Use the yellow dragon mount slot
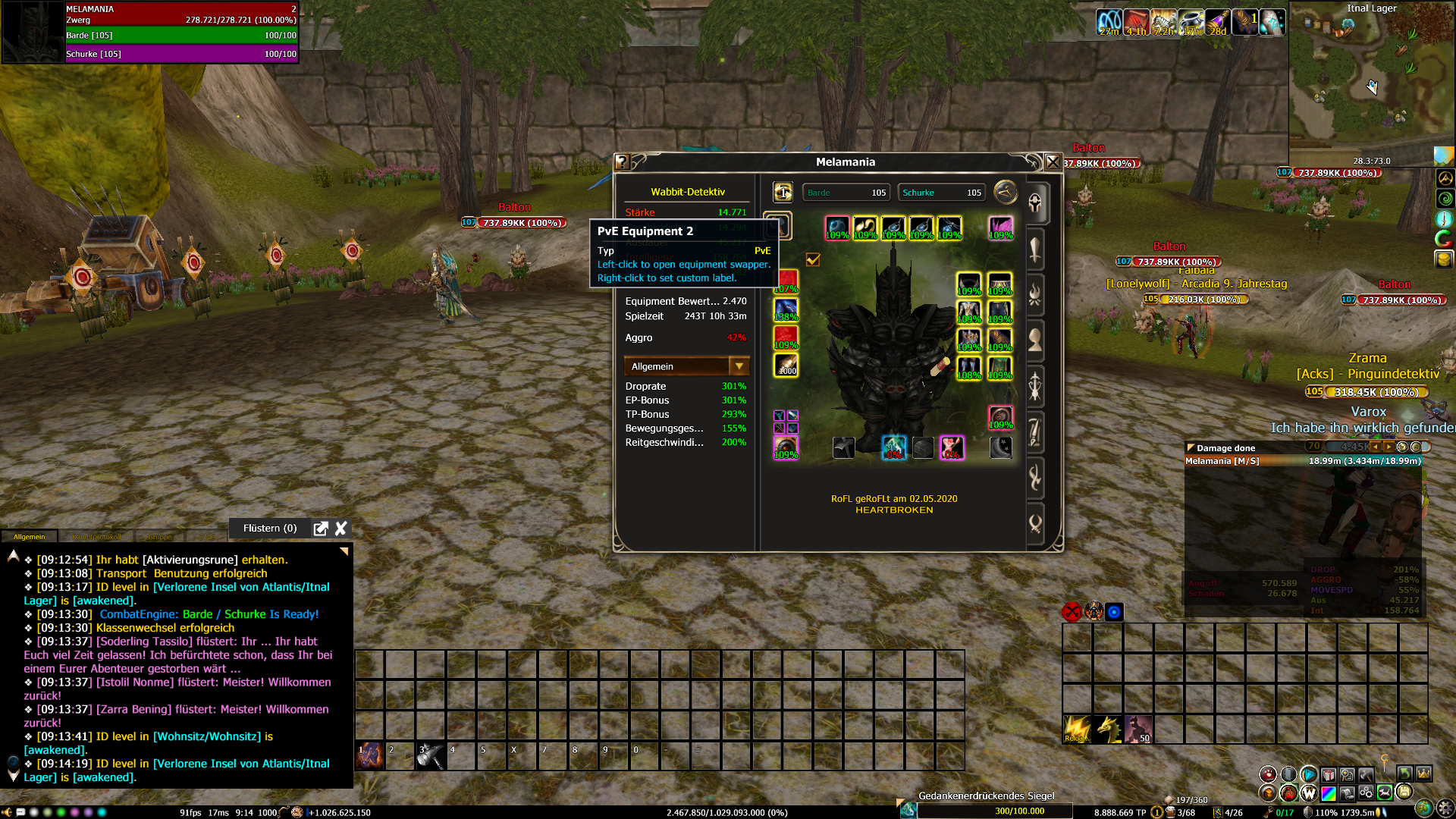 point(1108,729)
